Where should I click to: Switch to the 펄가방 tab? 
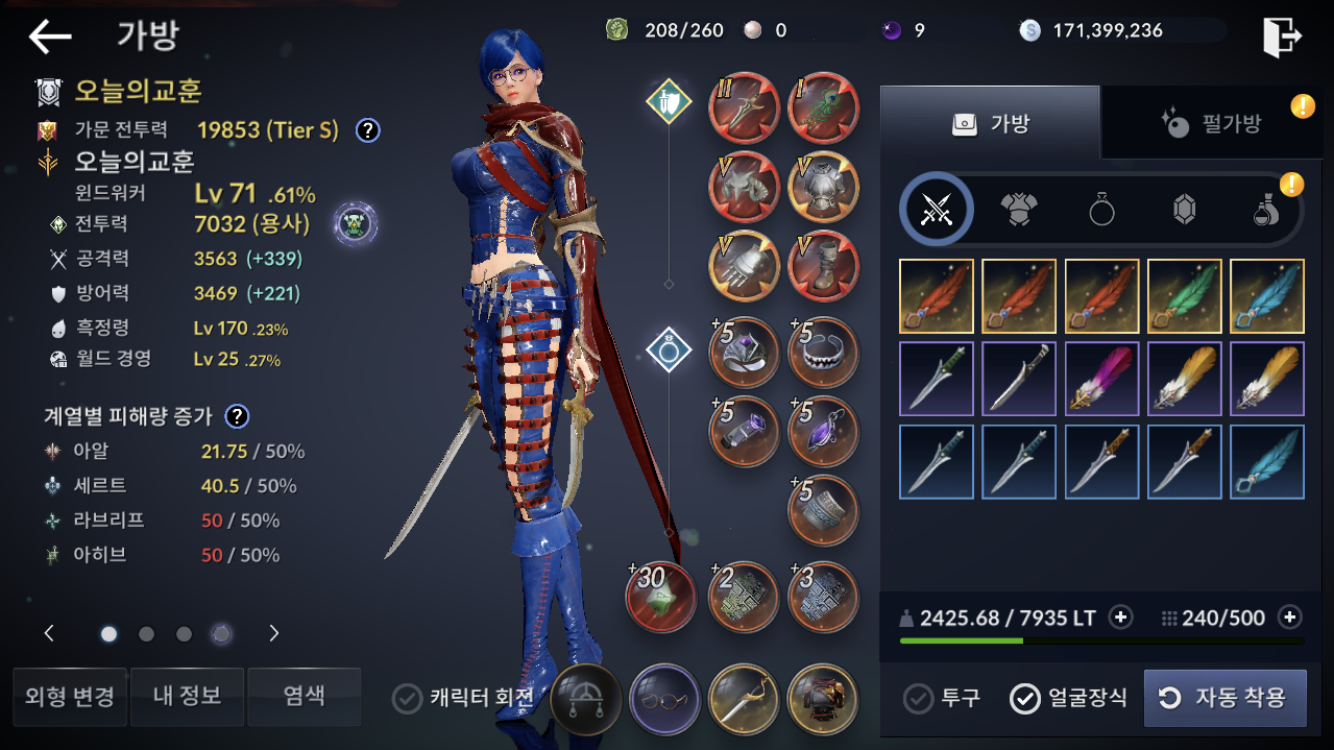(1214, 124)
